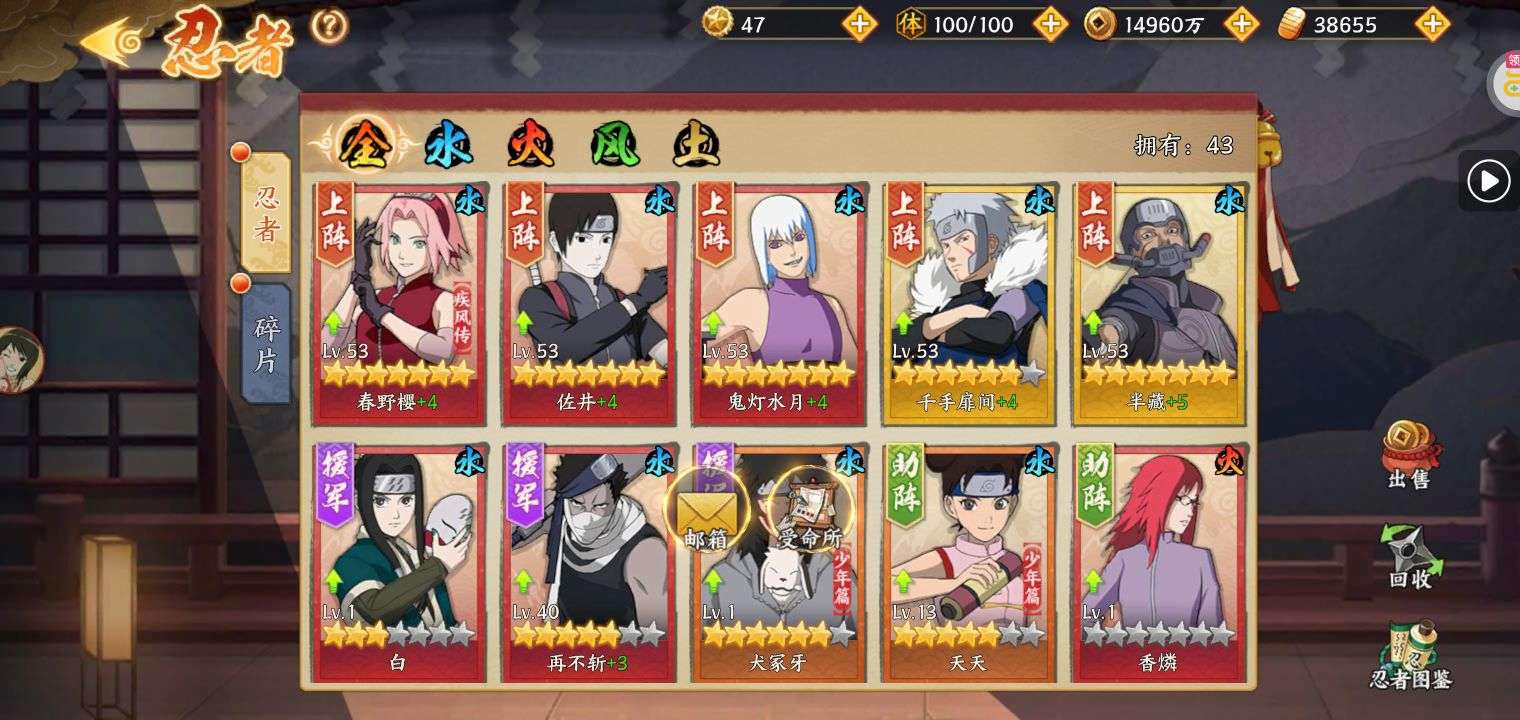Open the 忍者图鉴 ninja encyclopedia

point(1410,656)
